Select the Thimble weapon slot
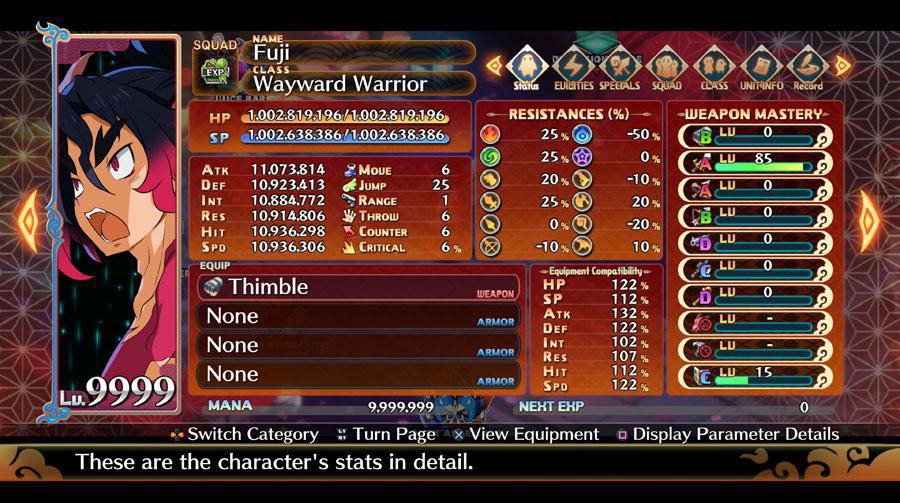 coord(359,287)
